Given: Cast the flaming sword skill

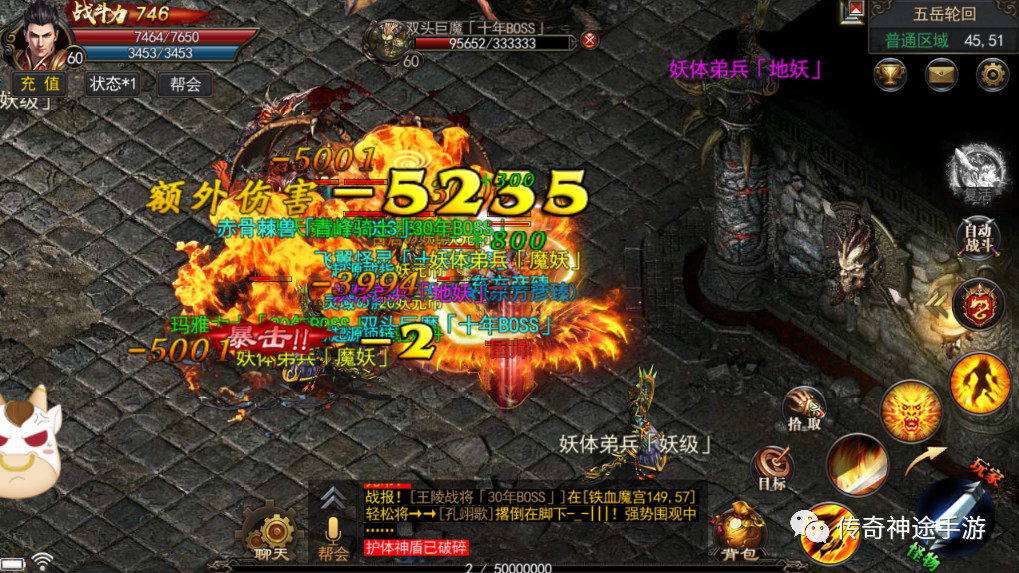Looking at the screenshot, I should [857, 463].
